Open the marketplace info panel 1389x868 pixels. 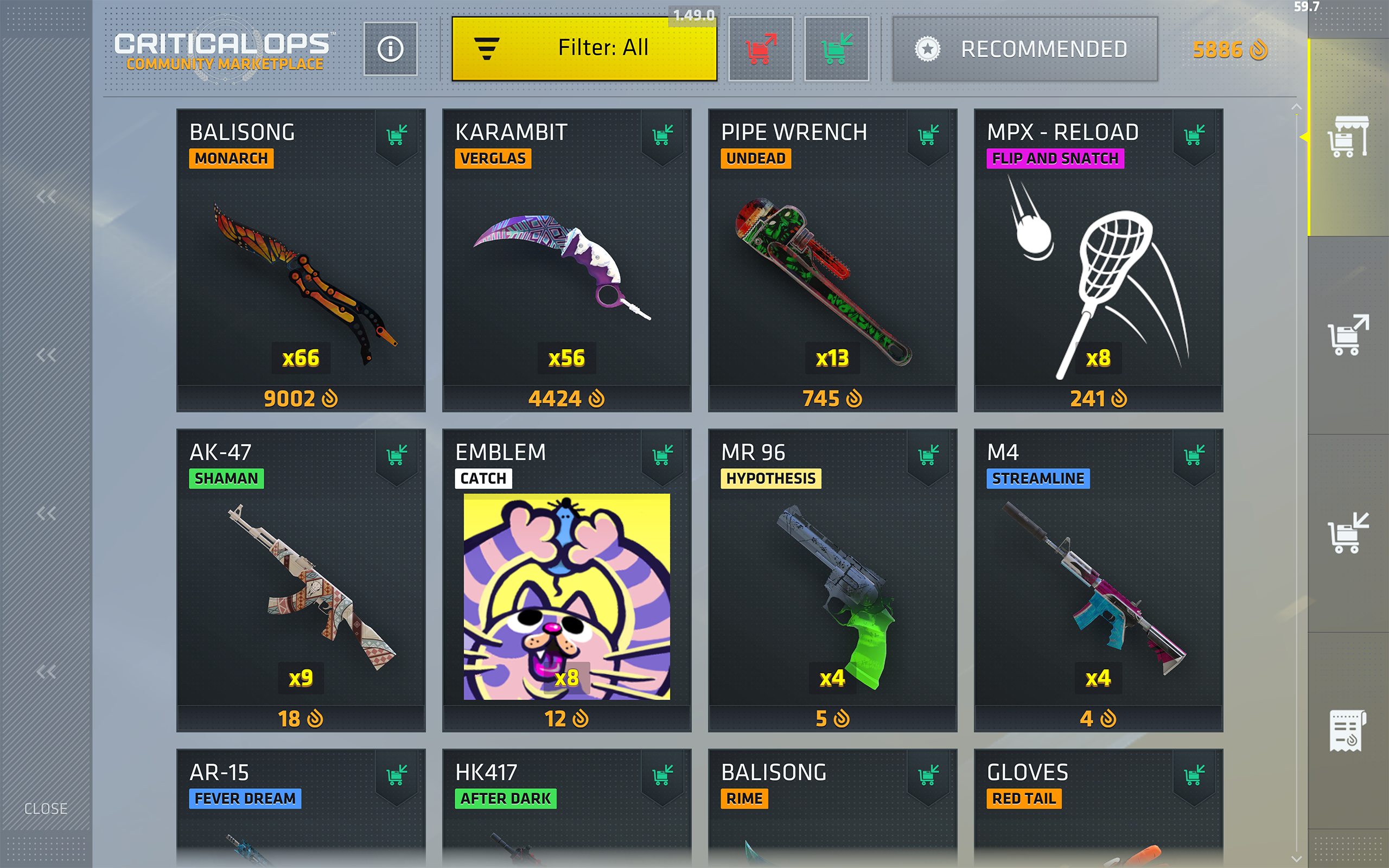point(391,48)
